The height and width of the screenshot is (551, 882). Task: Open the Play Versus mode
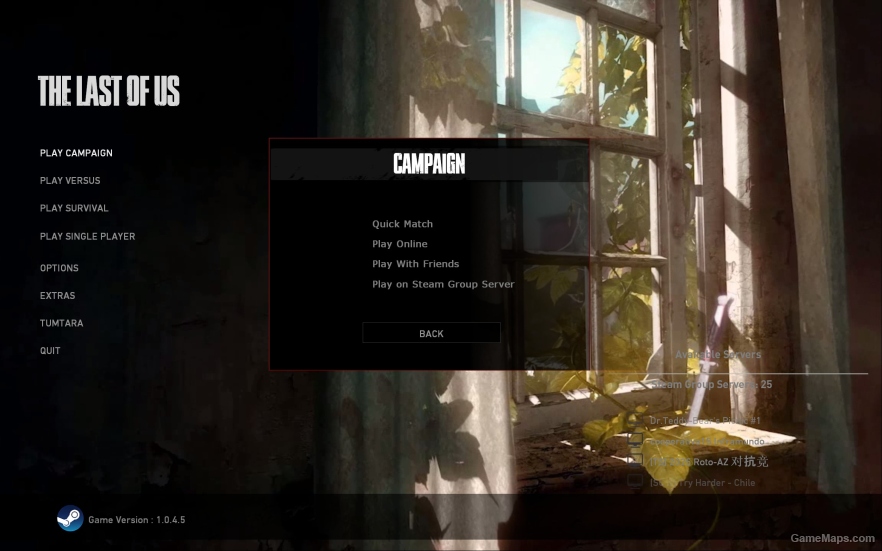click(x=70, y=181)
